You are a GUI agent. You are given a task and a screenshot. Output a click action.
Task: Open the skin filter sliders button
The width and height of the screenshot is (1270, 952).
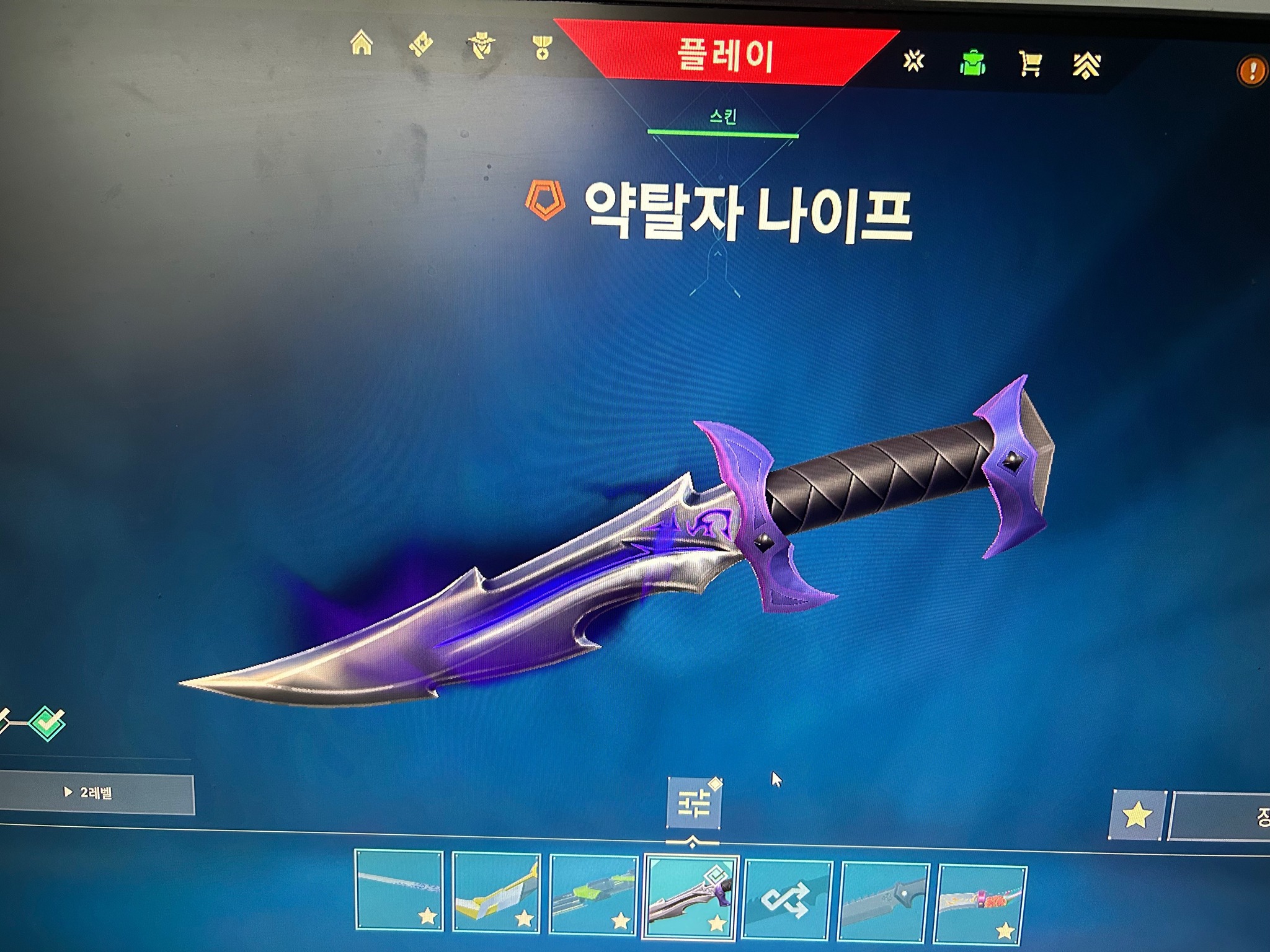tap(693, 803)
